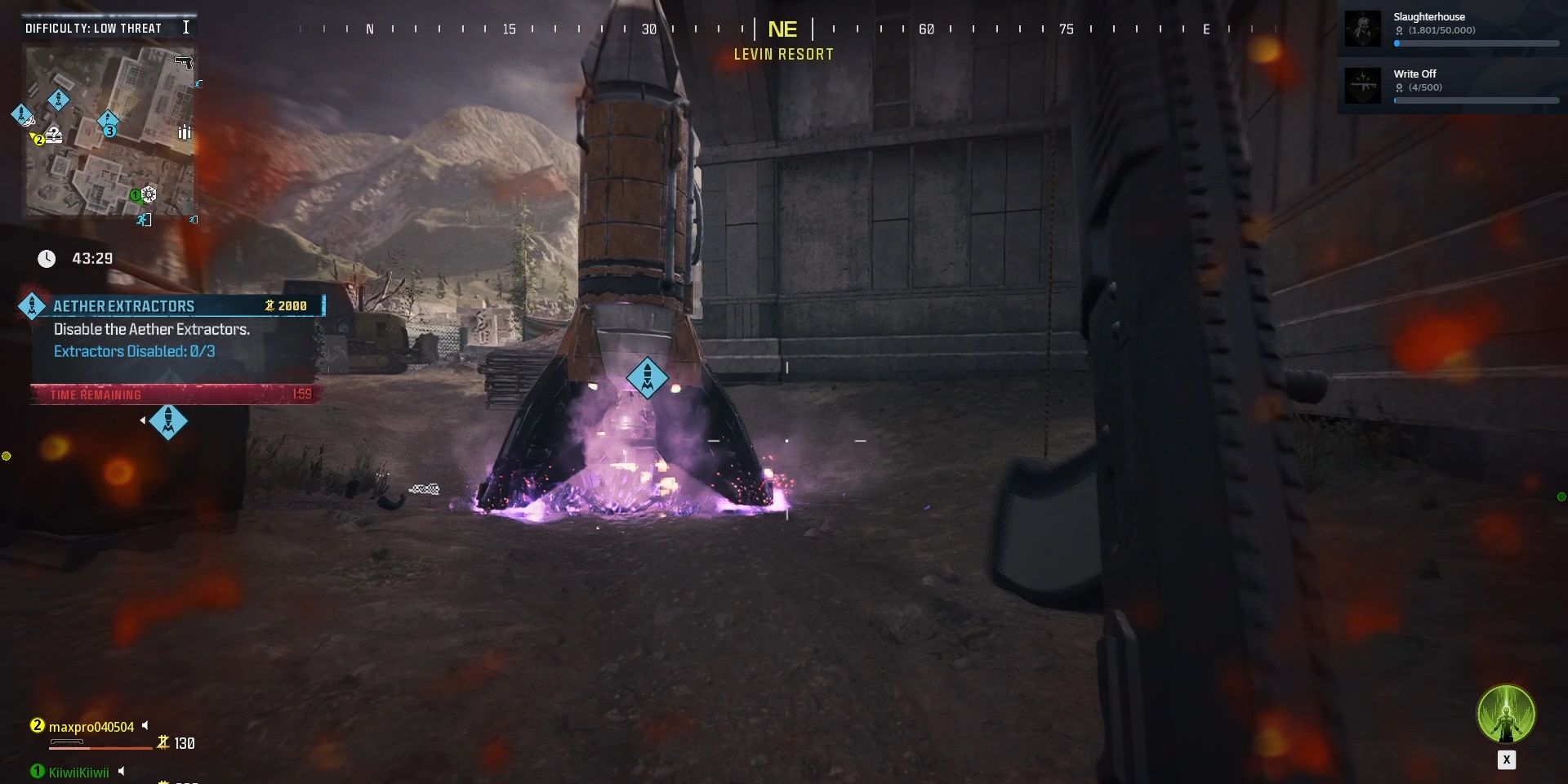
Task: Mute KiiwiiKiiwii's voice chat speaker
Action: [x=122, y=769]
